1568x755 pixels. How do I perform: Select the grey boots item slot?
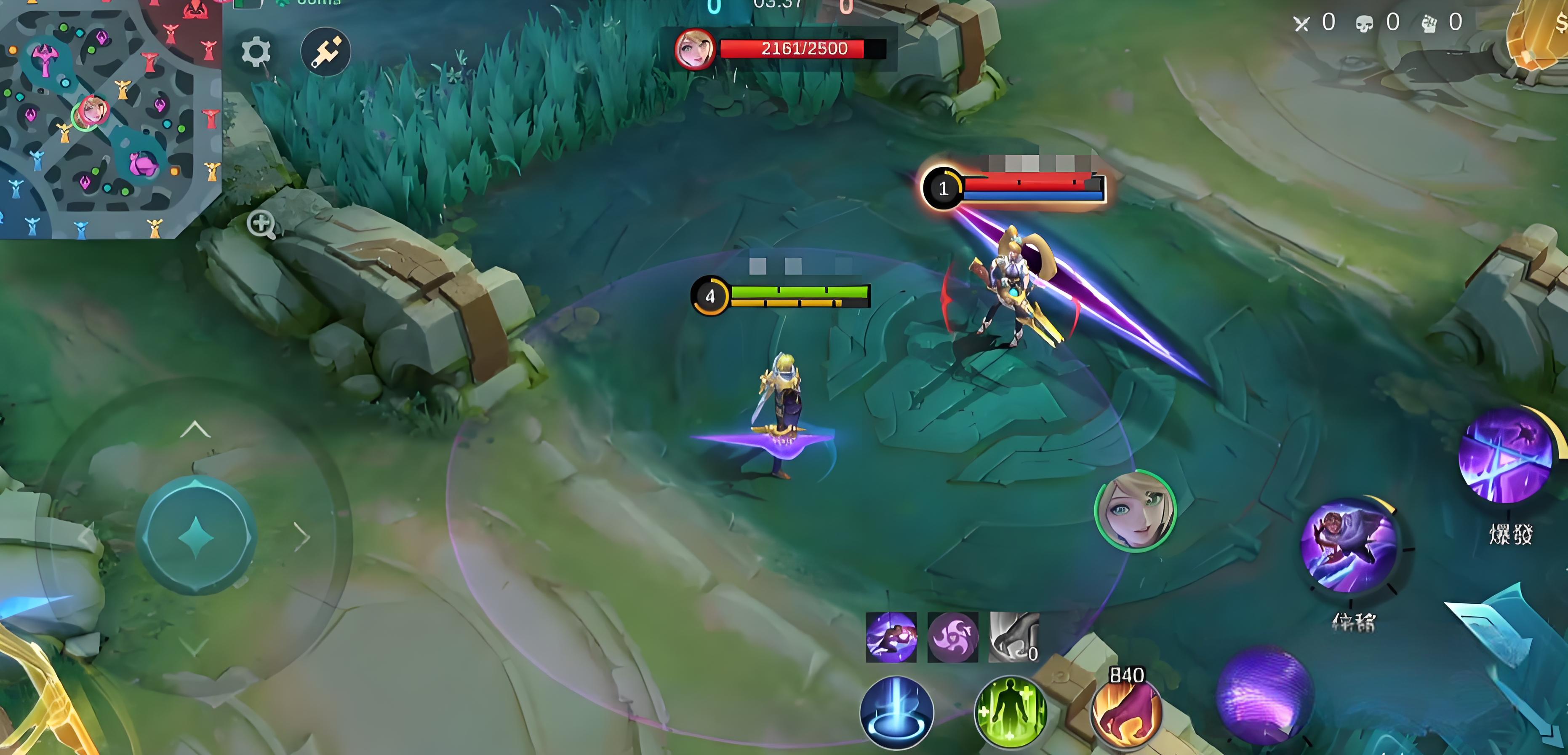(1013, 637)
